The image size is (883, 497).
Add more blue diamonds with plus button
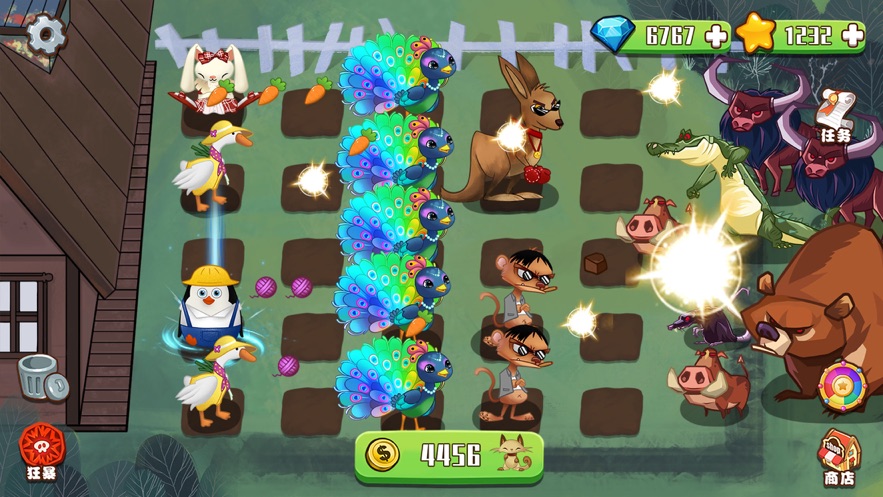[x=716, y=36]
